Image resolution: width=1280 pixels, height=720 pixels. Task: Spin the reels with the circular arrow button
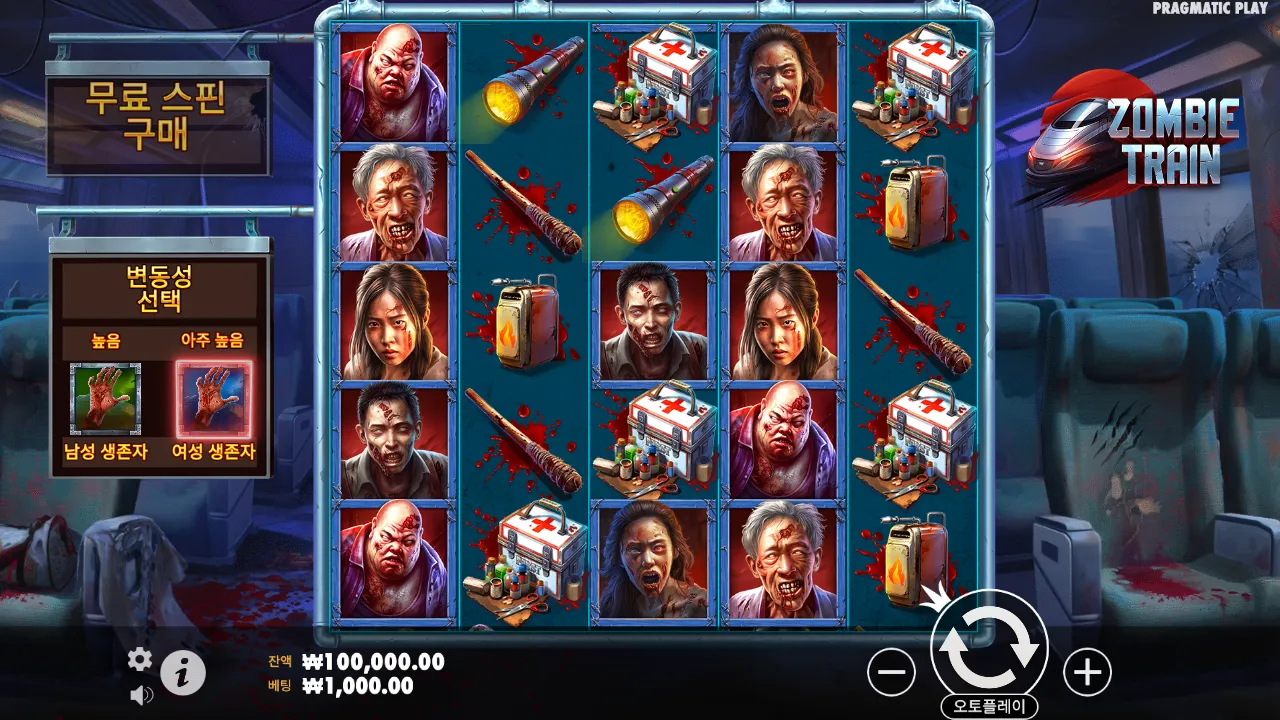click(989, 646)
